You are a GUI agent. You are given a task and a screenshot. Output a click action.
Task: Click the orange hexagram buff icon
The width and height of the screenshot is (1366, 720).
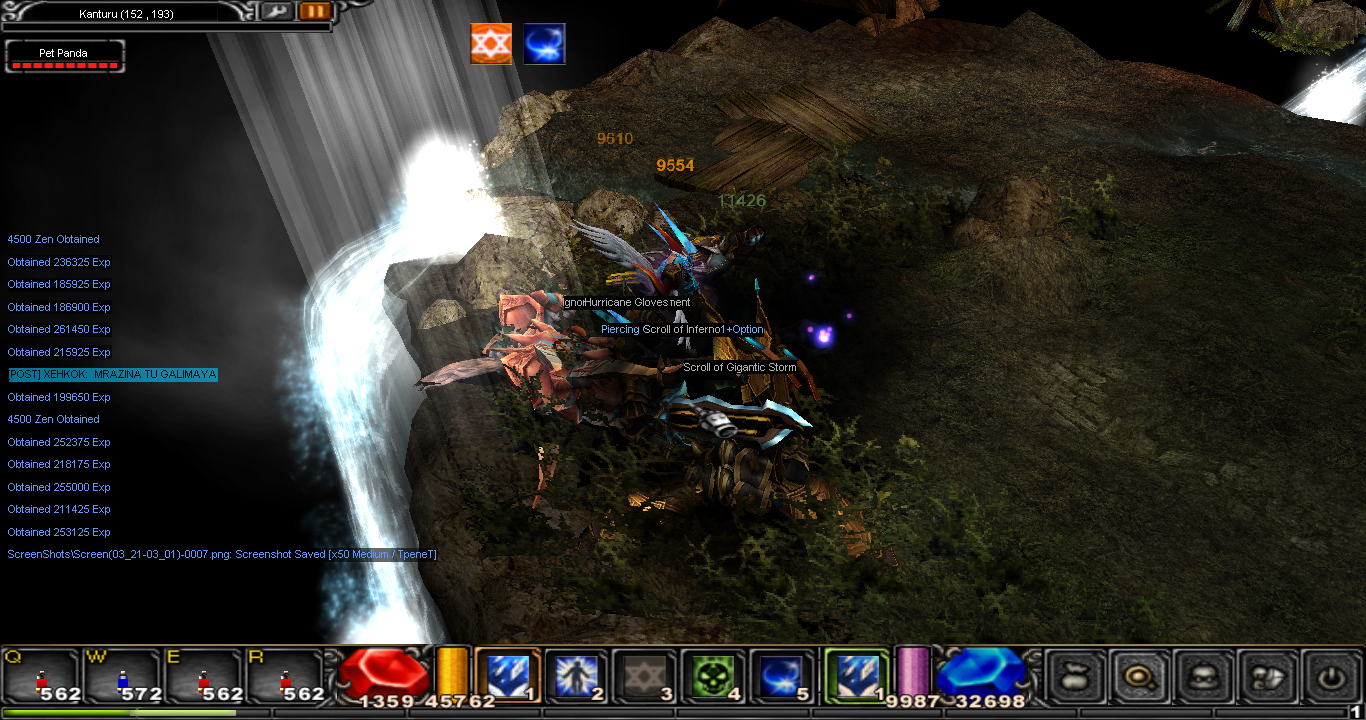tap(491, 44)
